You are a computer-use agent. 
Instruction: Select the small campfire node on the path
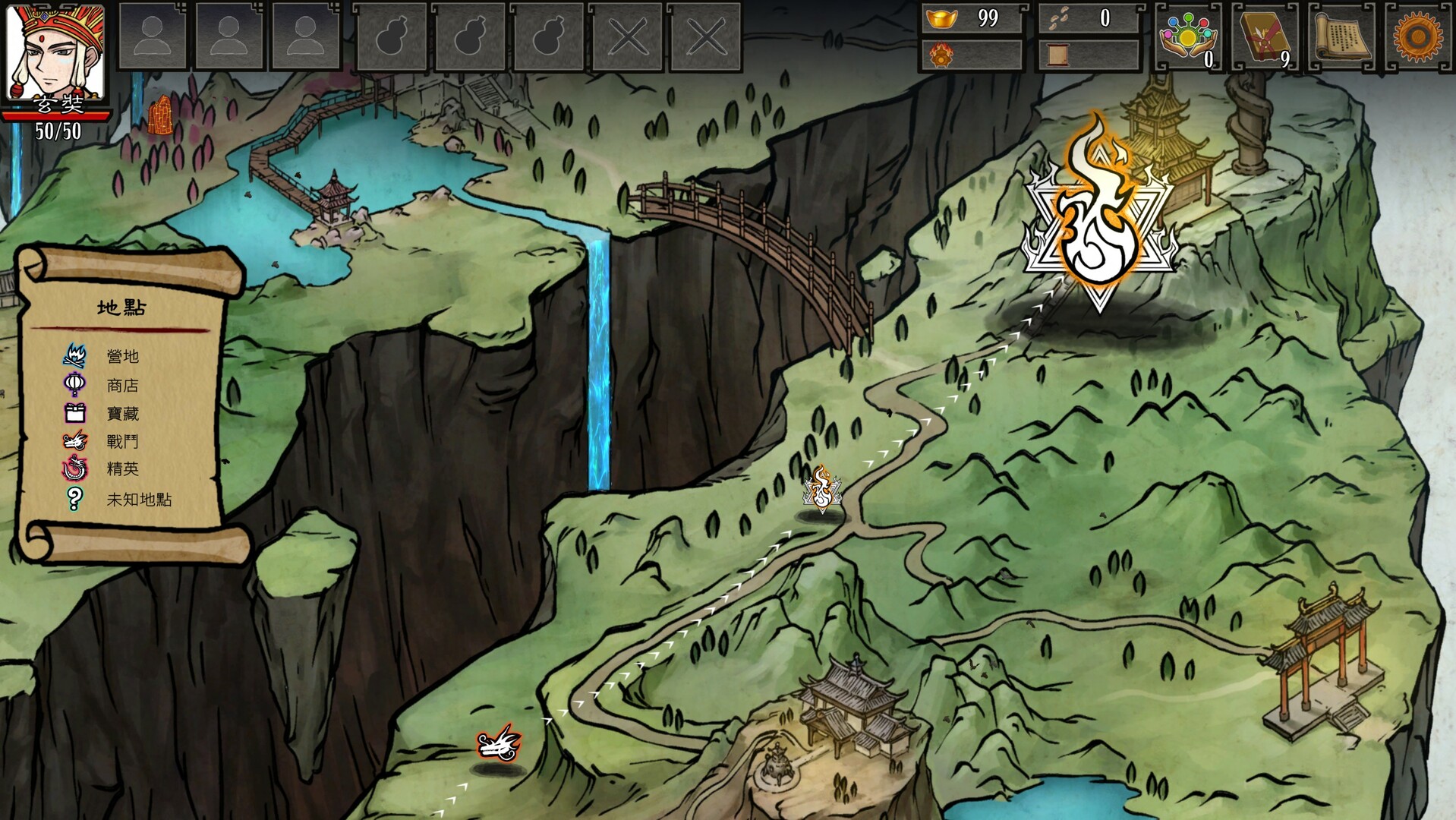point(822,490)
